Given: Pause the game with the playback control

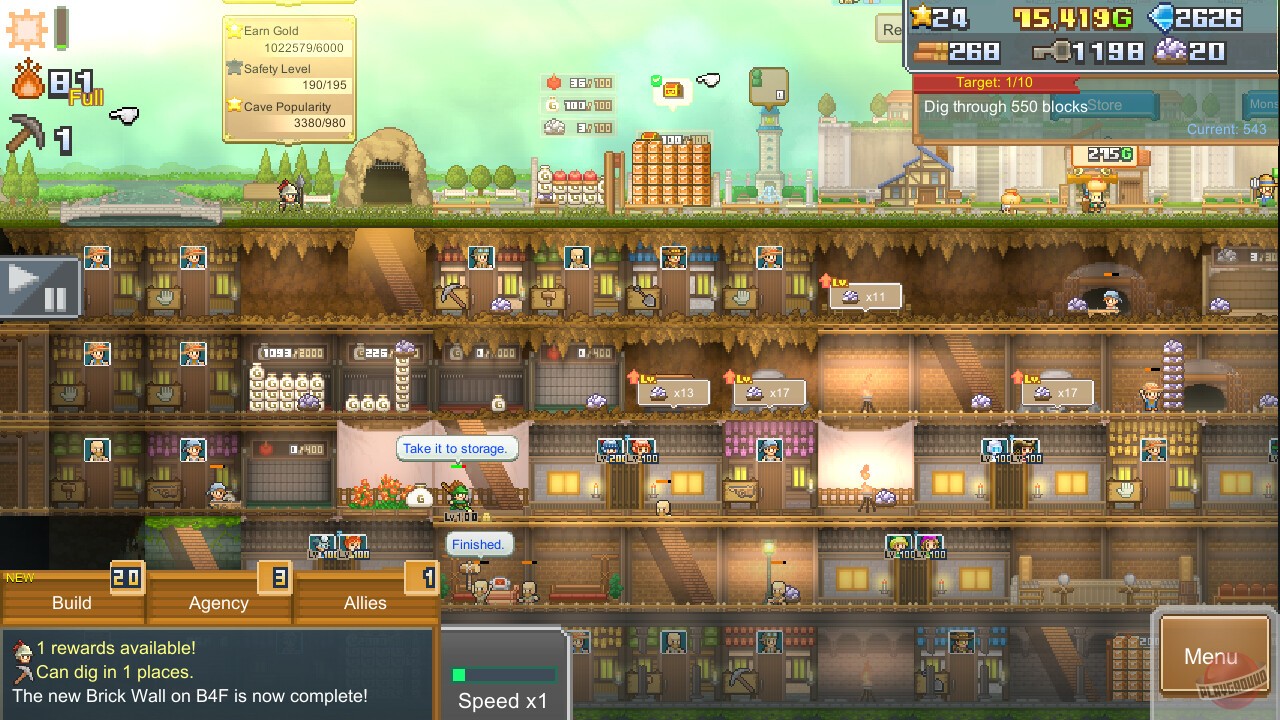Looking at the screenshot, I should click(x=42, y=287).
